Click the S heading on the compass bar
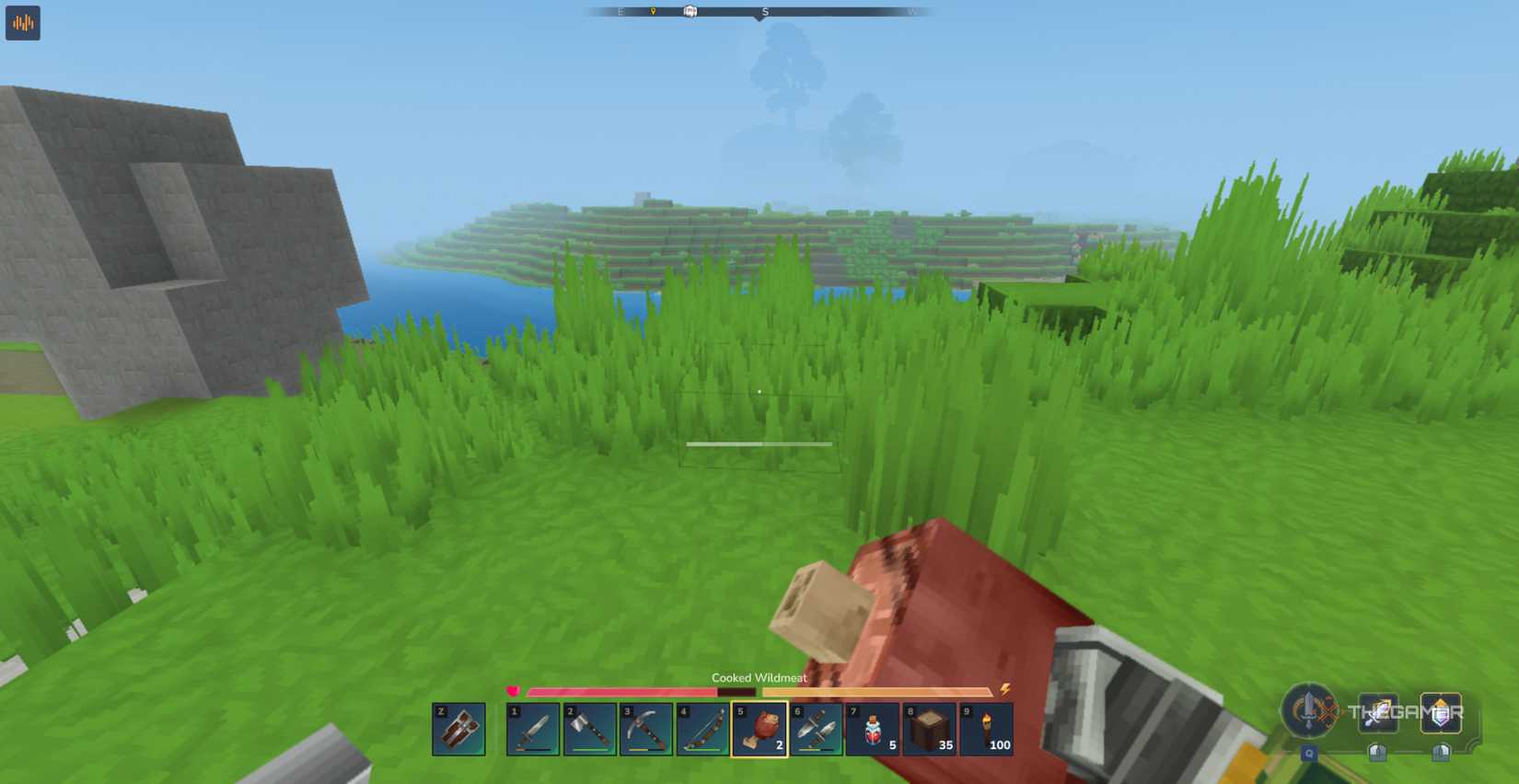 pyautogui.click(x=764, y=10)
